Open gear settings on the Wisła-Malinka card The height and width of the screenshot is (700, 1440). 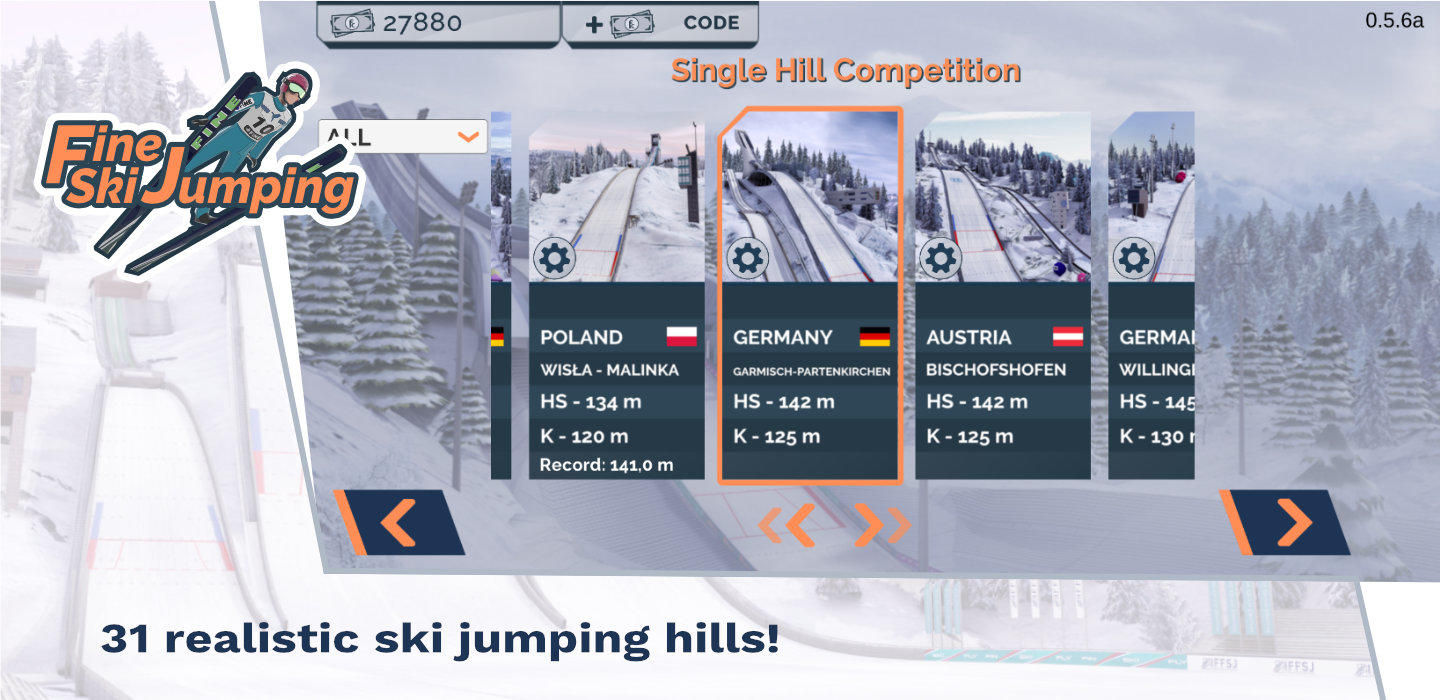coord(554,259)
